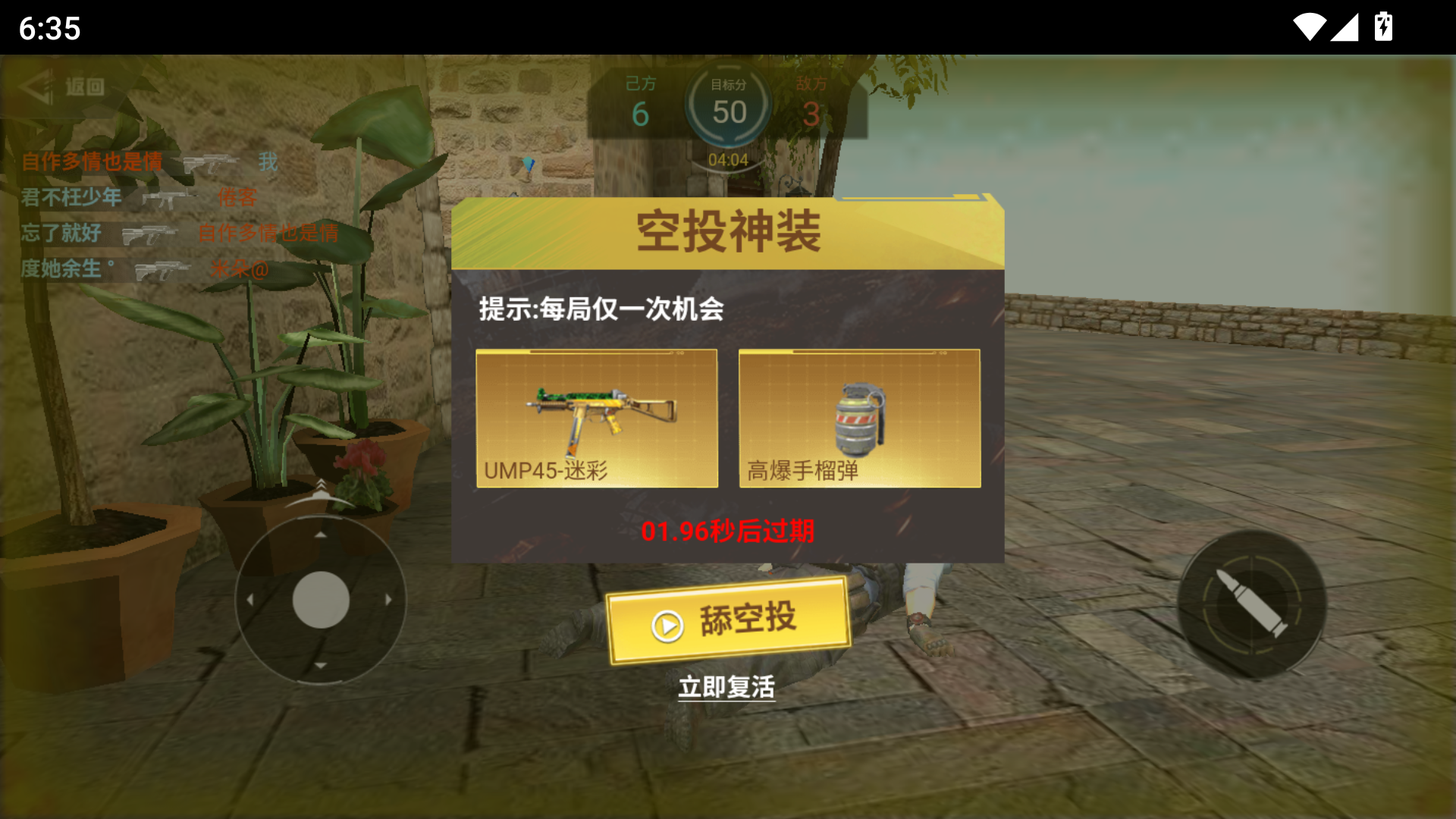Tap the movement joystick
Screen dimensions: 1456x819
tap(322, 599)
